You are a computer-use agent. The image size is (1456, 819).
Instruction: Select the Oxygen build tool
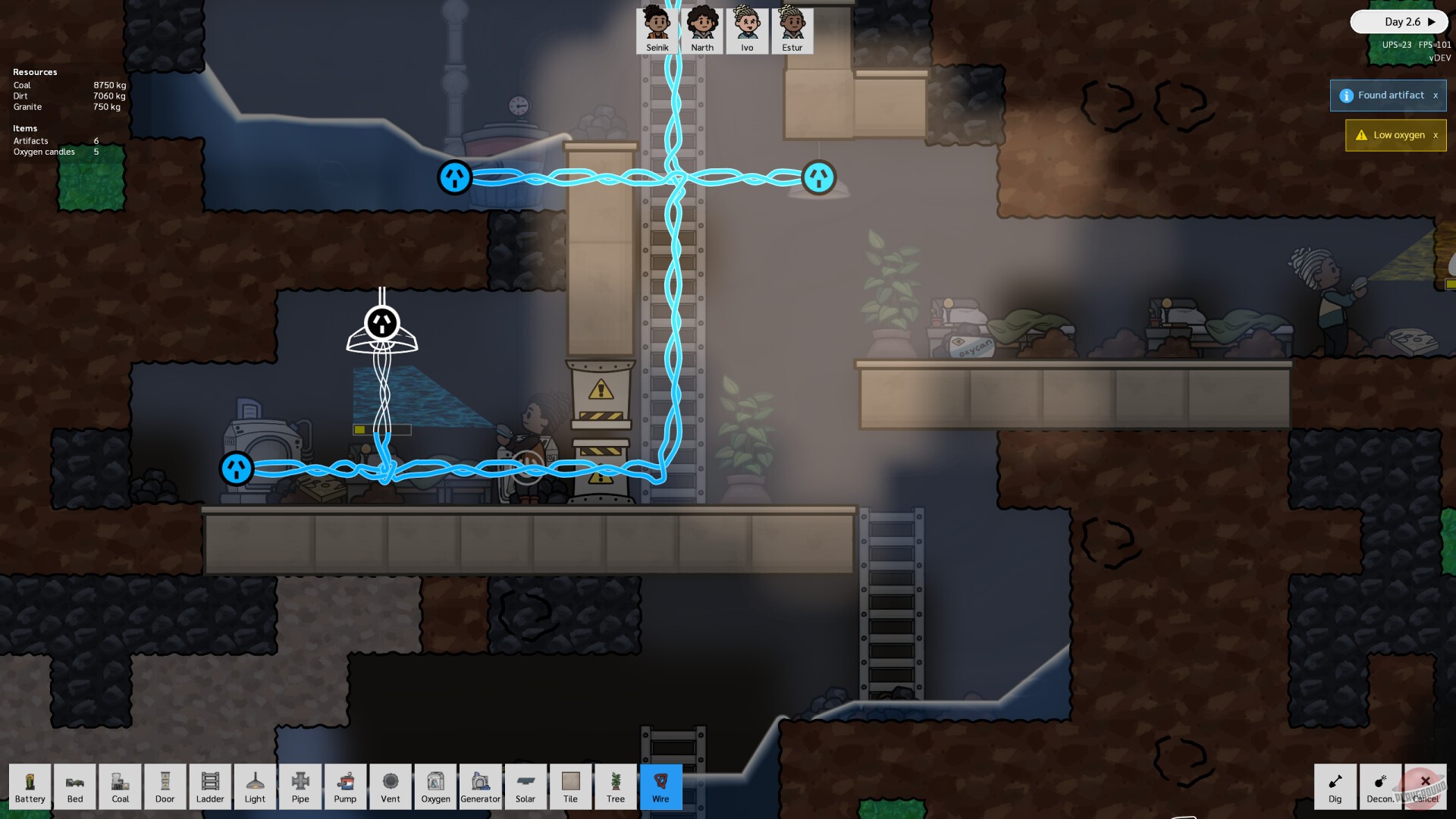(x=435, y=786)
